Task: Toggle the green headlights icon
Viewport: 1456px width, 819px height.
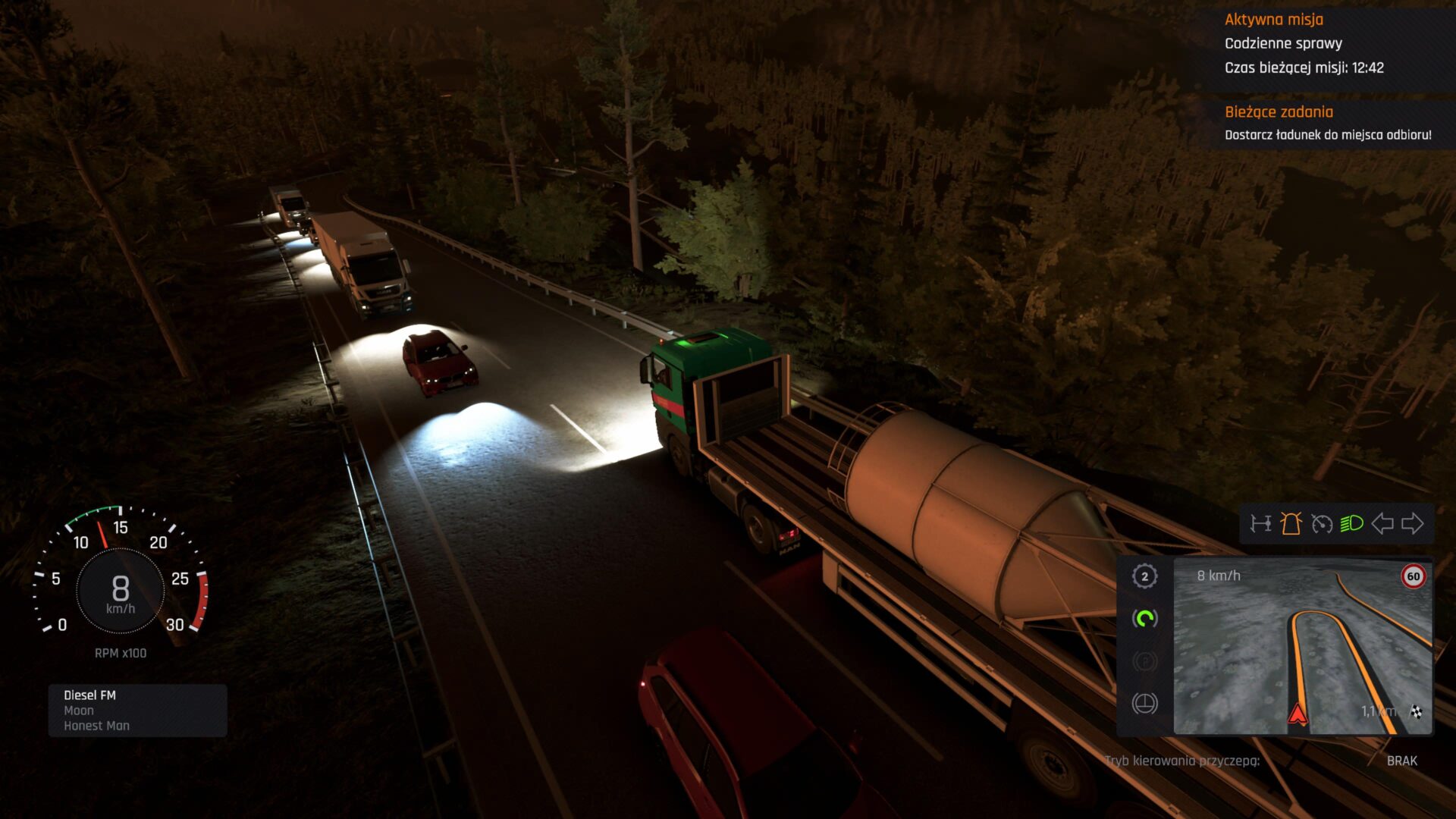Action: point(1351,523)
